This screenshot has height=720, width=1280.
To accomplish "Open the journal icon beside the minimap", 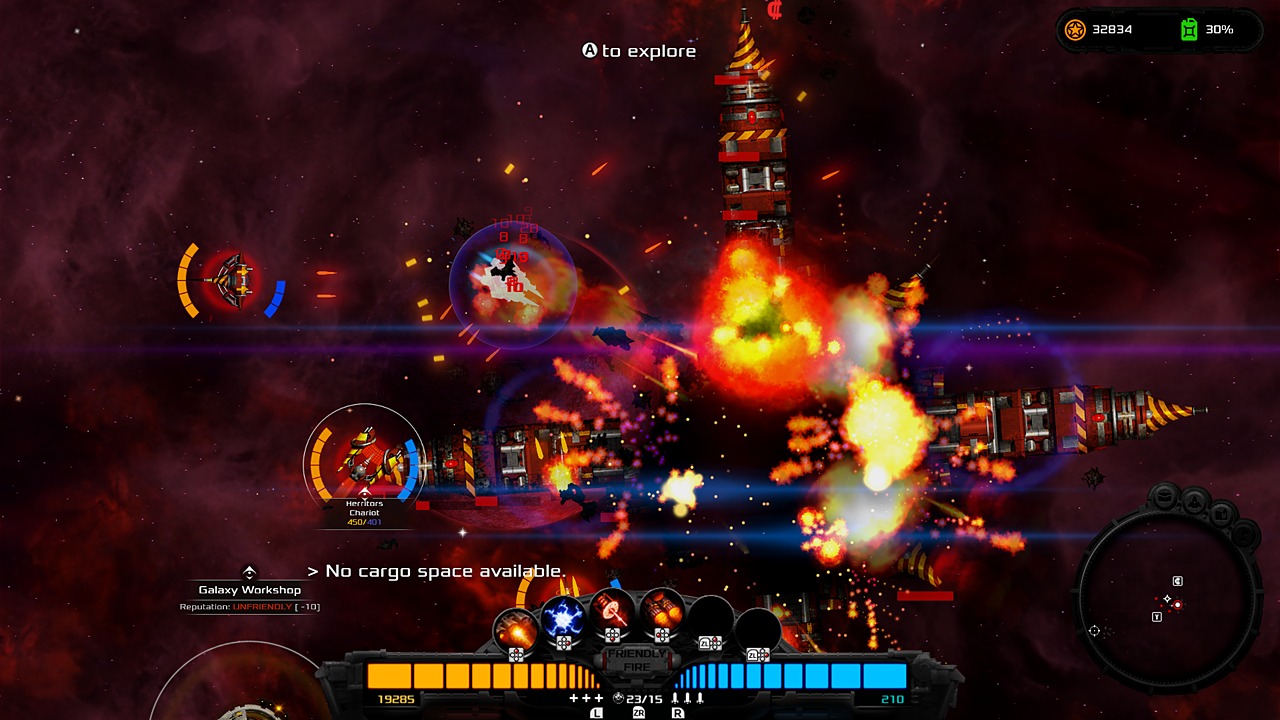I will [1221, 513].
